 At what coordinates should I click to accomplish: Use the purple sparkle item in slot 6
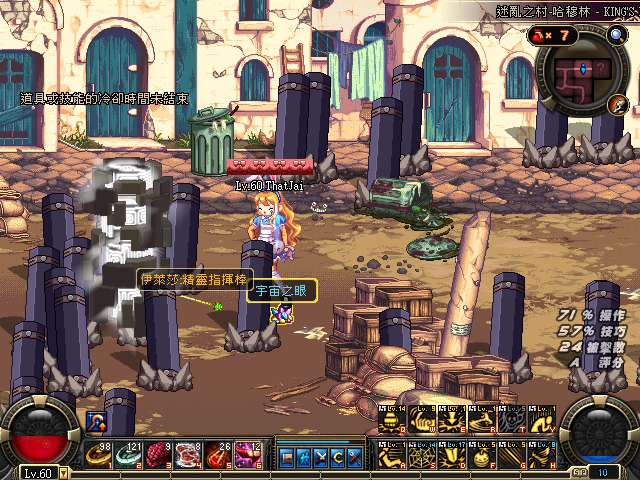tap(246, 455)
